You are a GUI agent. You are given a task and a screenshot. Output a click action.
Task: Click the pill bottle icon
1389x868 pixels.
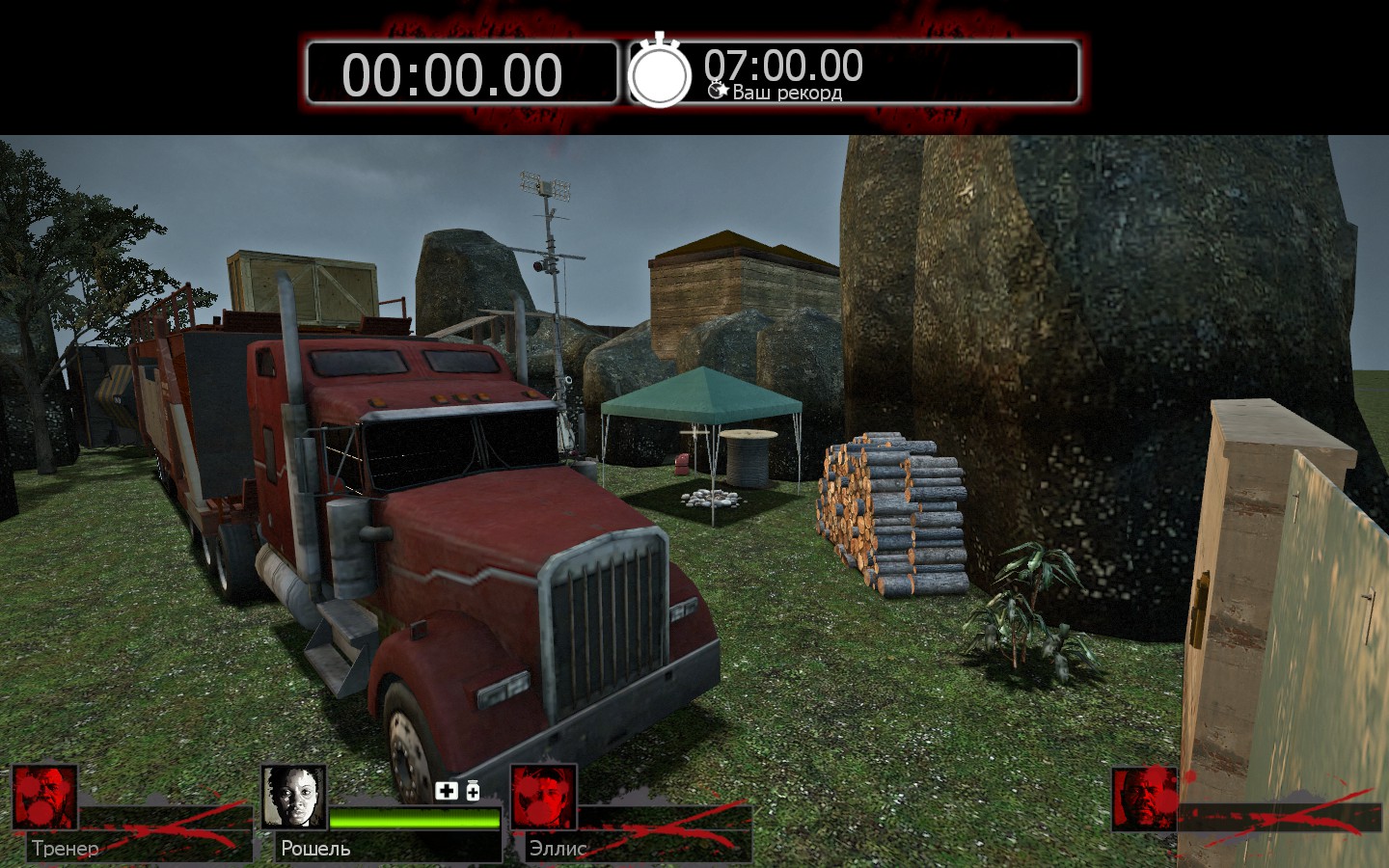[473, 791]
